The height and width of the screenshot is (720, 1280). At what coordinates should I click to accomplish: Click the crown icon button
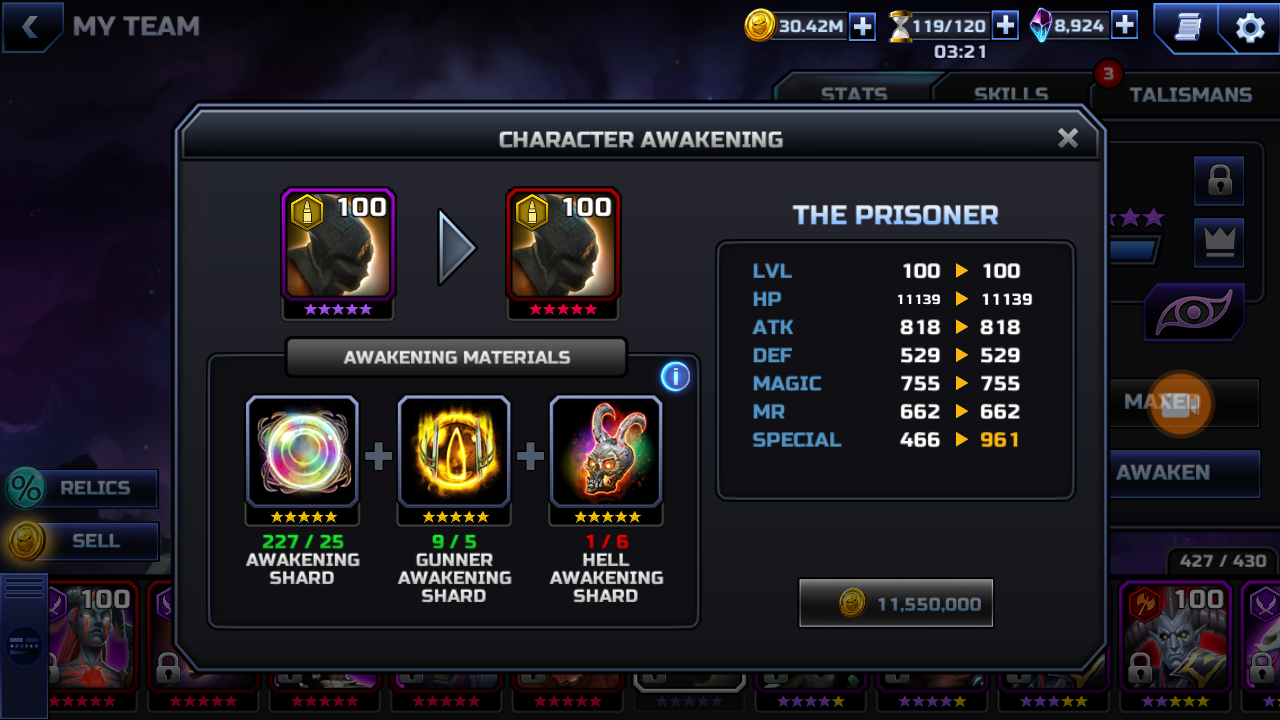(1219, 242)
